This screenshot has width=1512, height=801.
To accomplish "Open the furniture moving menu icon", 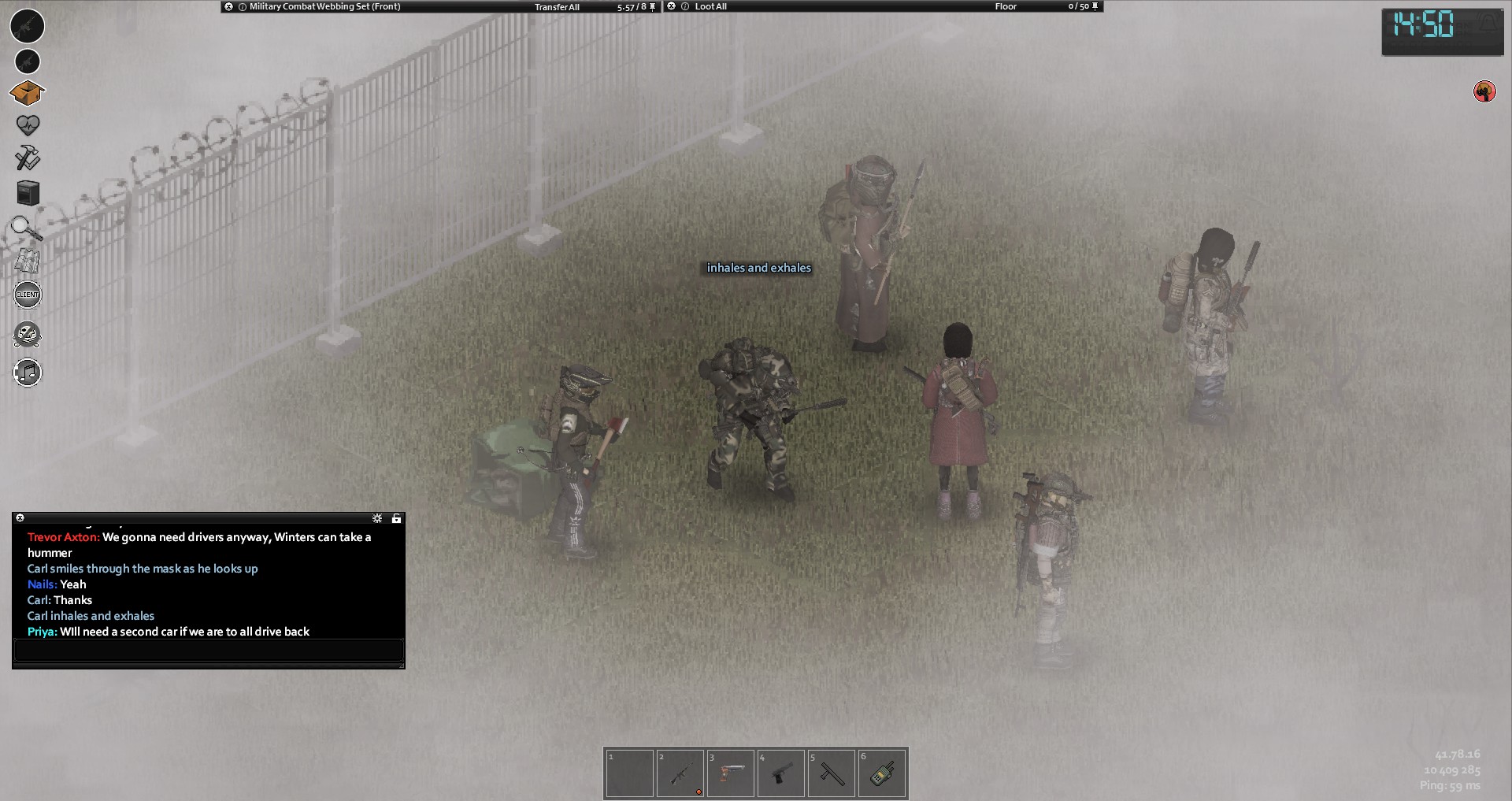I will (x=28, y=192).
